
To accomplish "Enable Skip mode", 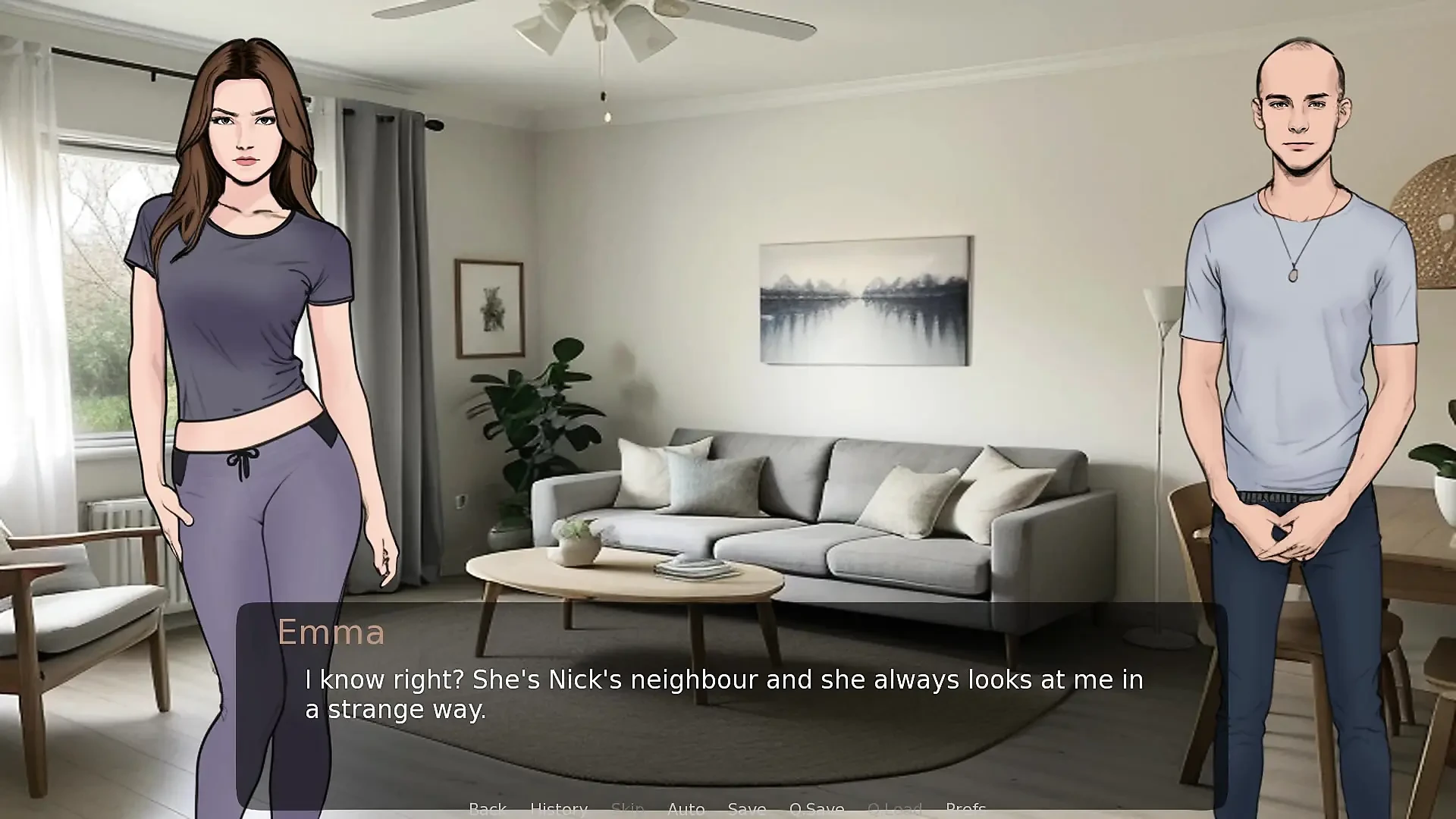I will (x=628, y=808).
